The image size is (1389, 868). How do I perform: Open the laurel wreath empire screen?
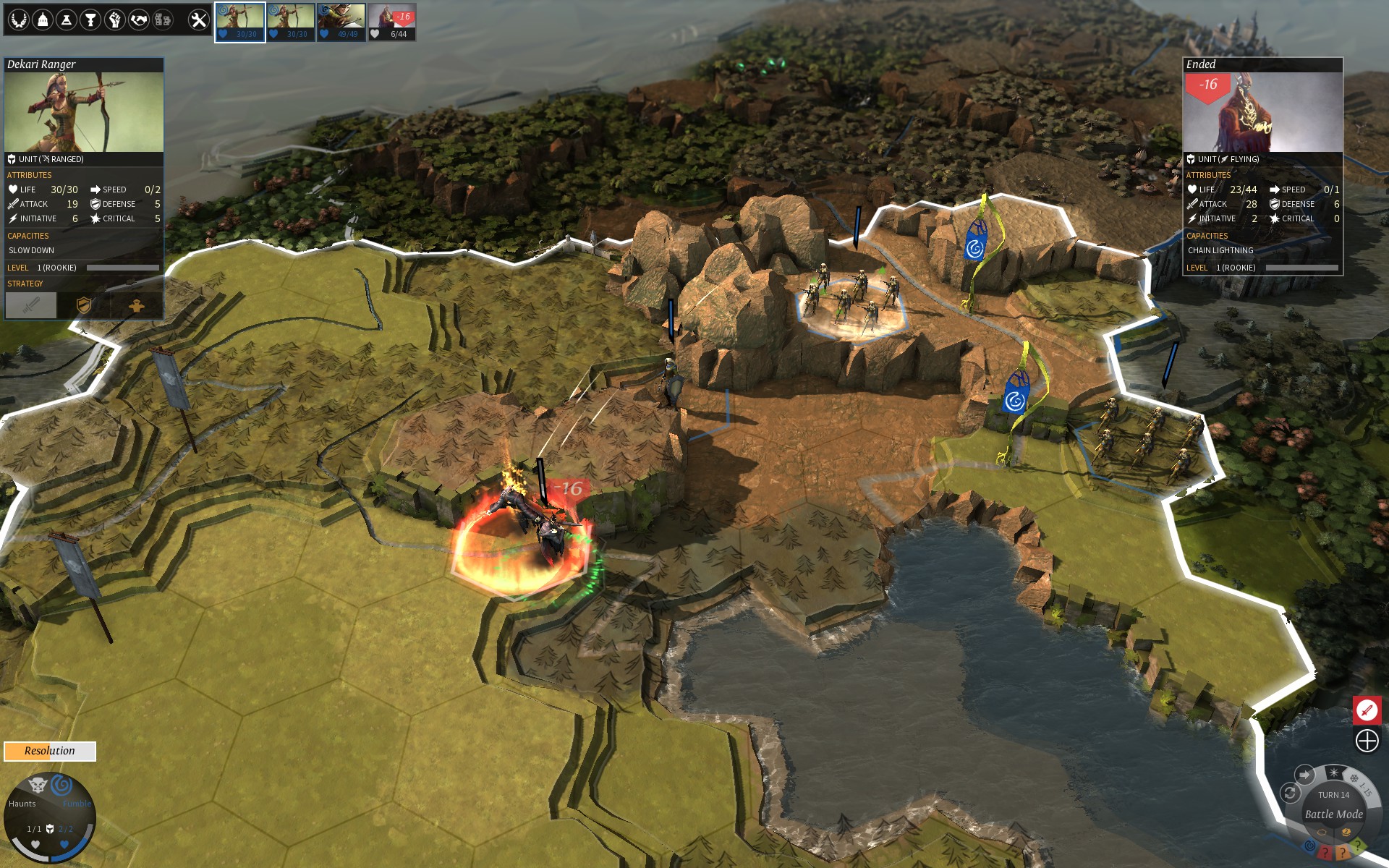click(19, 20)
